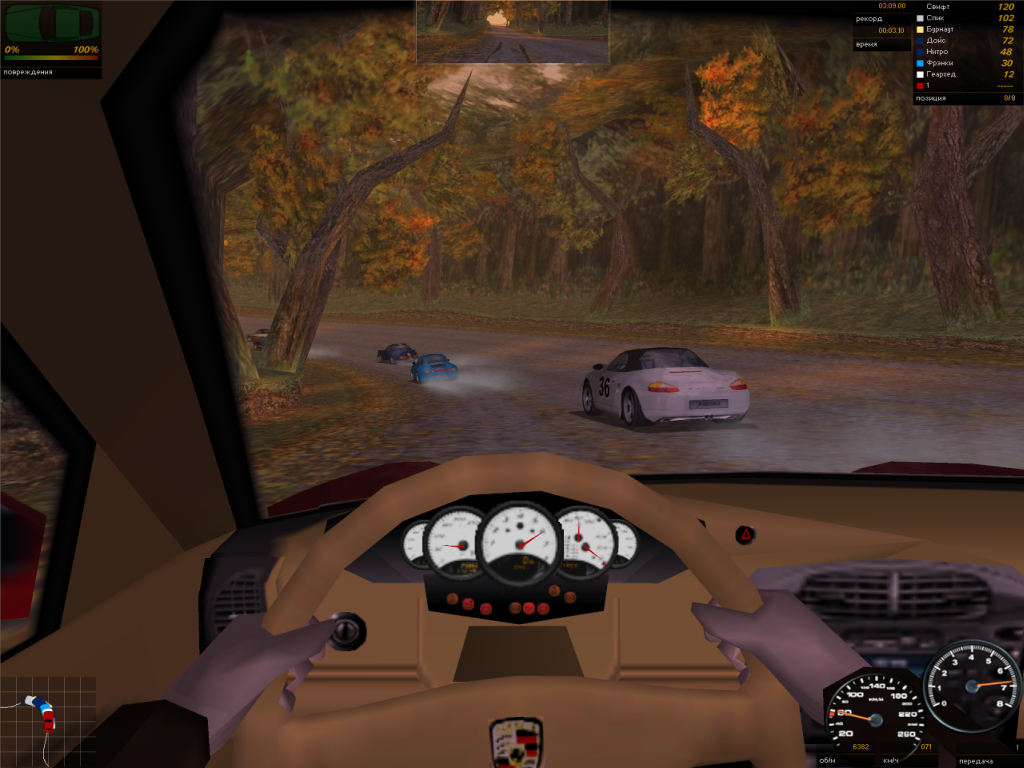
Task: Select racer Спик in the standings
Action: 938,18
